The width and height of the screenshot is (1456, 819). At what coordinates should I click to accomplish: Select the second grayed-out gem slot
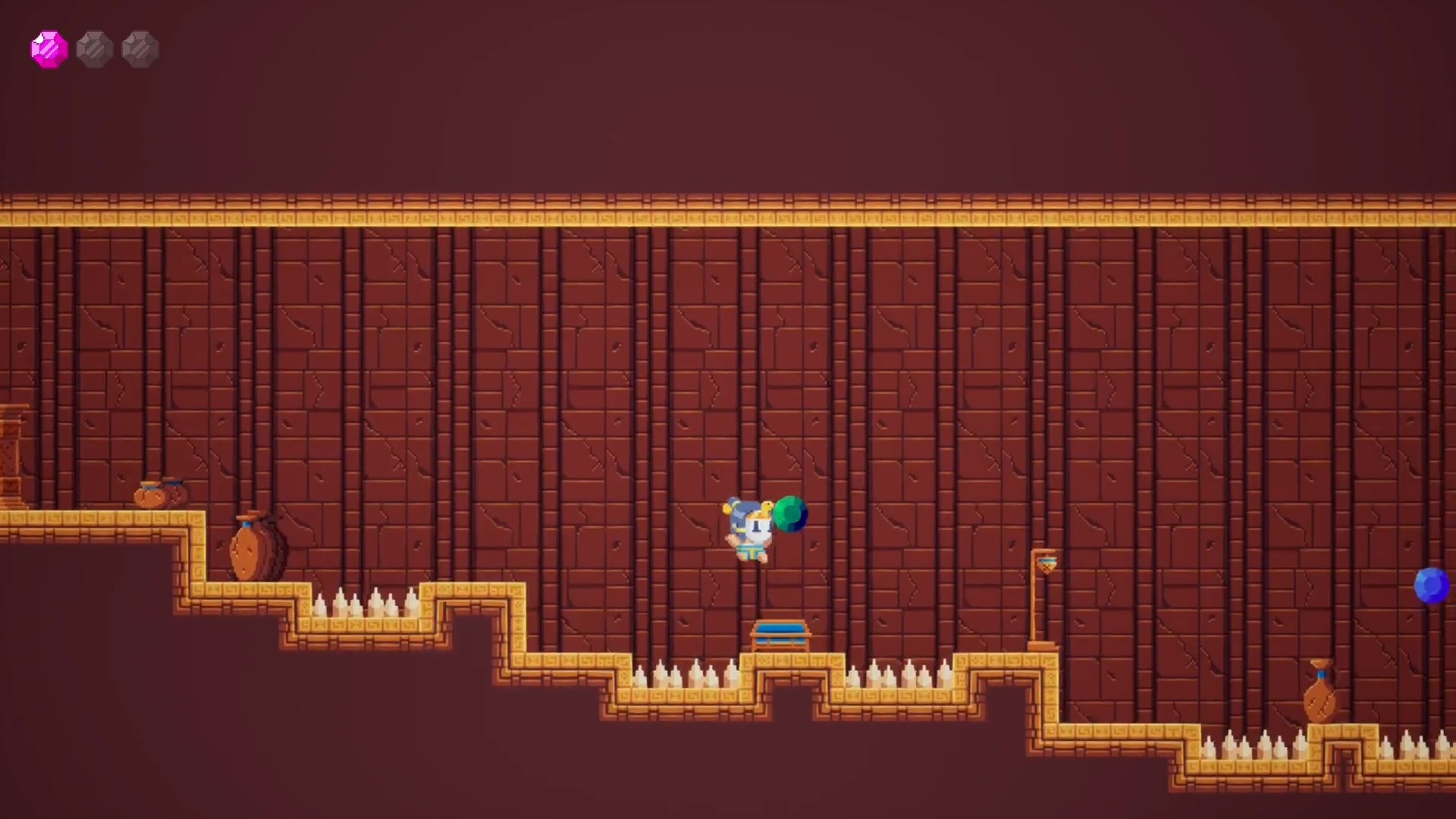140,49
